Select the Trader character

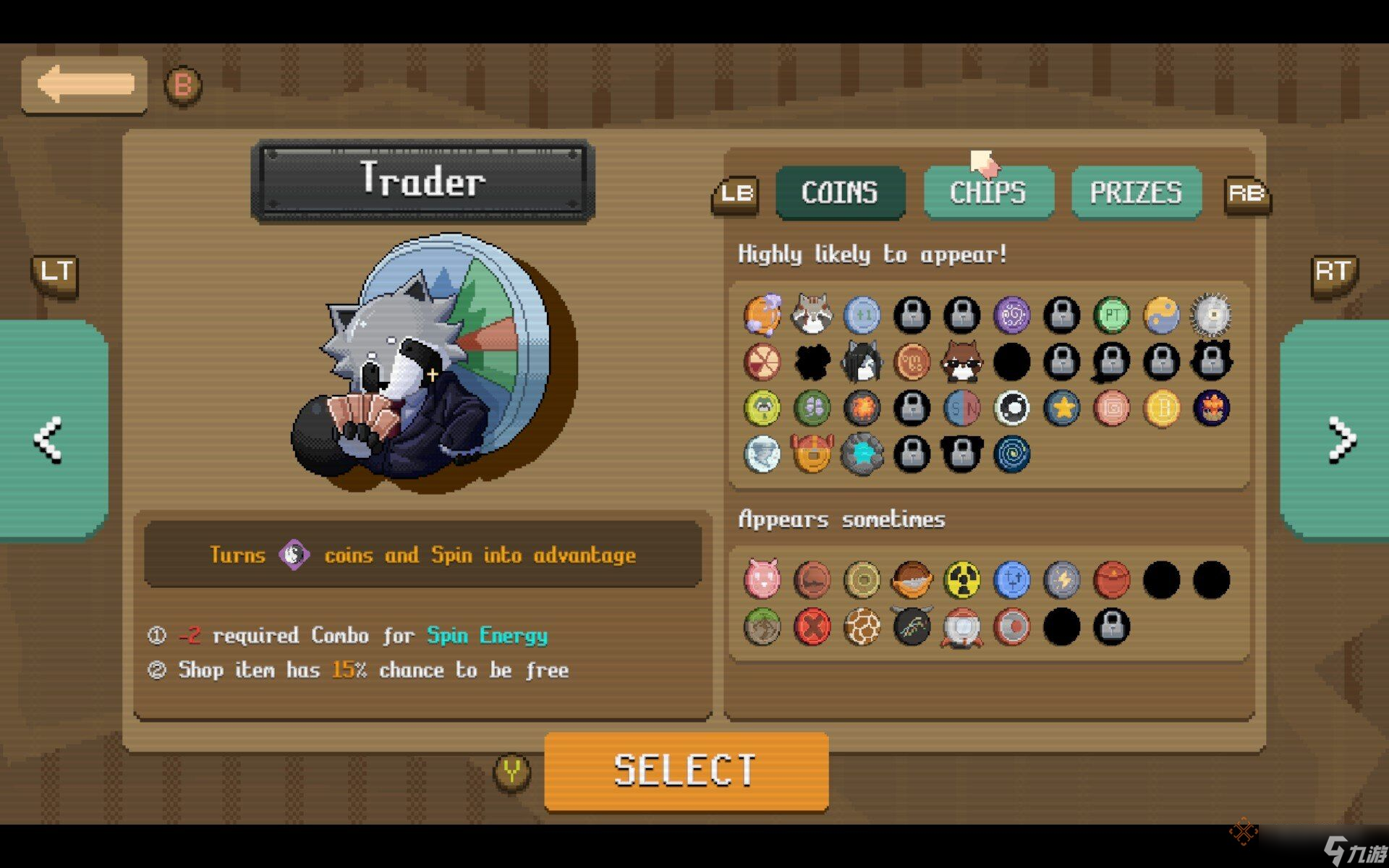(x=686, y=770)
